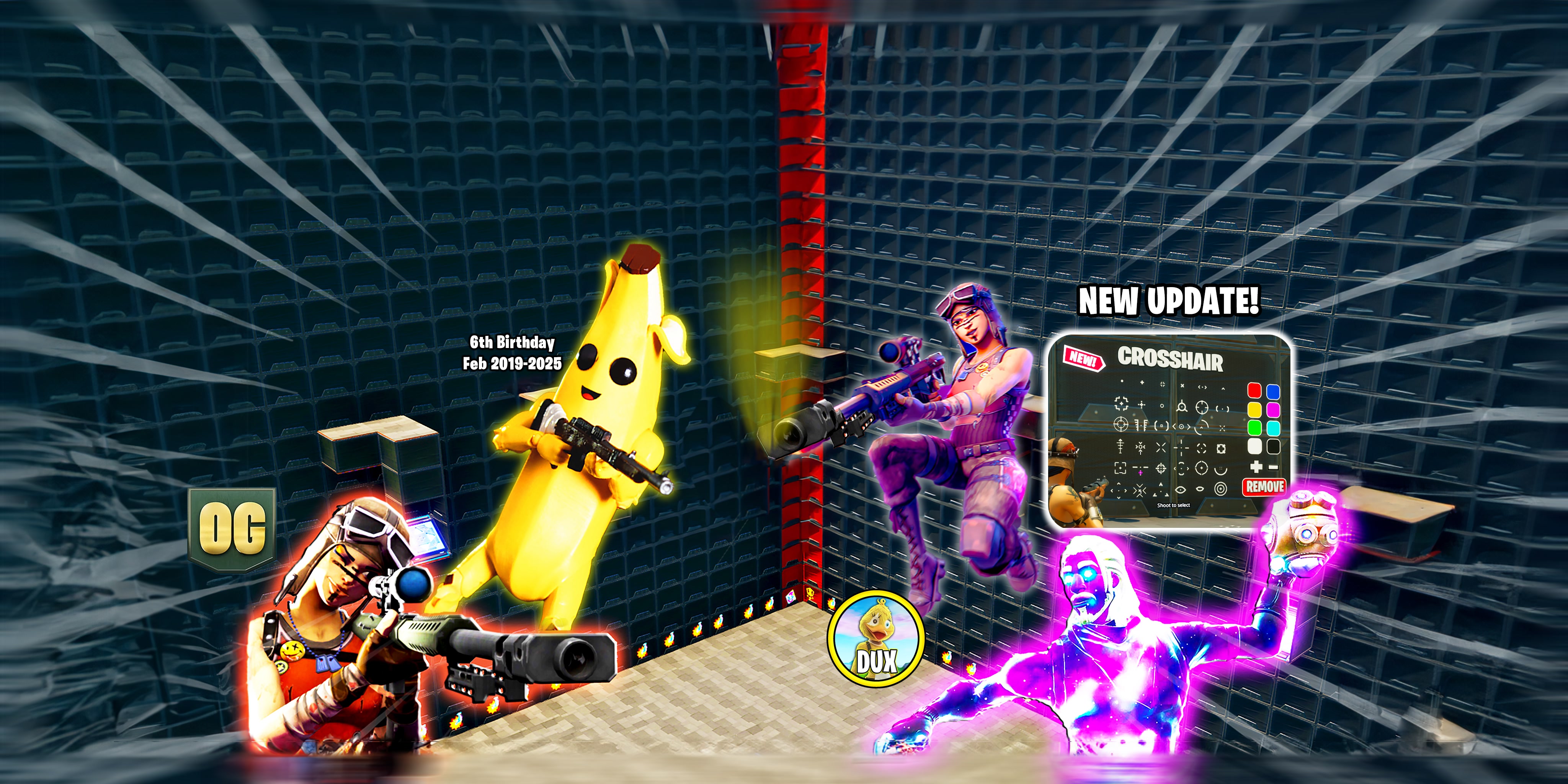This screenshot has width=1568, height=784.
Task: Select the single dot crosshair icon
Action: coord(1122,381)
